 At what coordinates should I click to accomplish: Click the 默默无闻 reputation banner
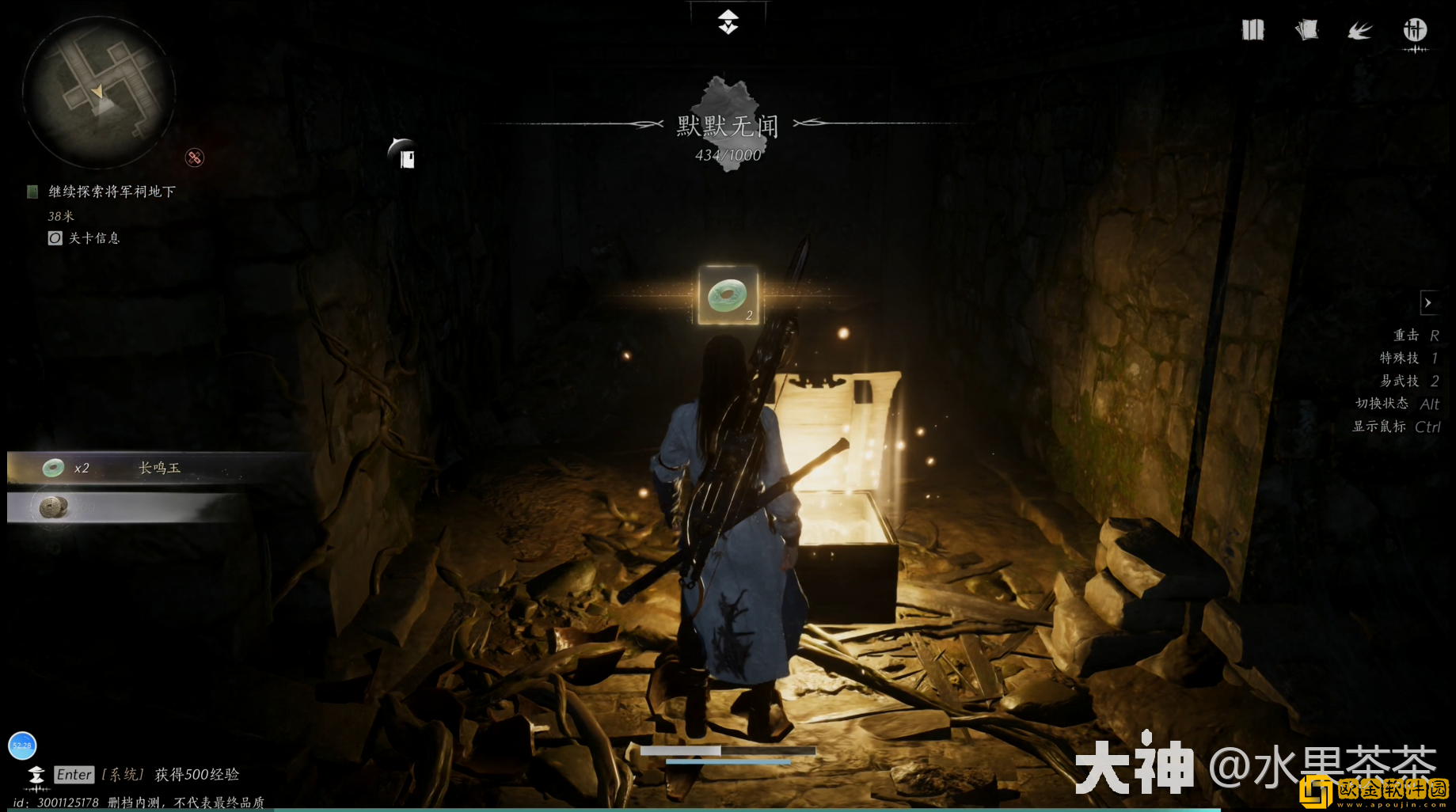(x=728, y=127)
